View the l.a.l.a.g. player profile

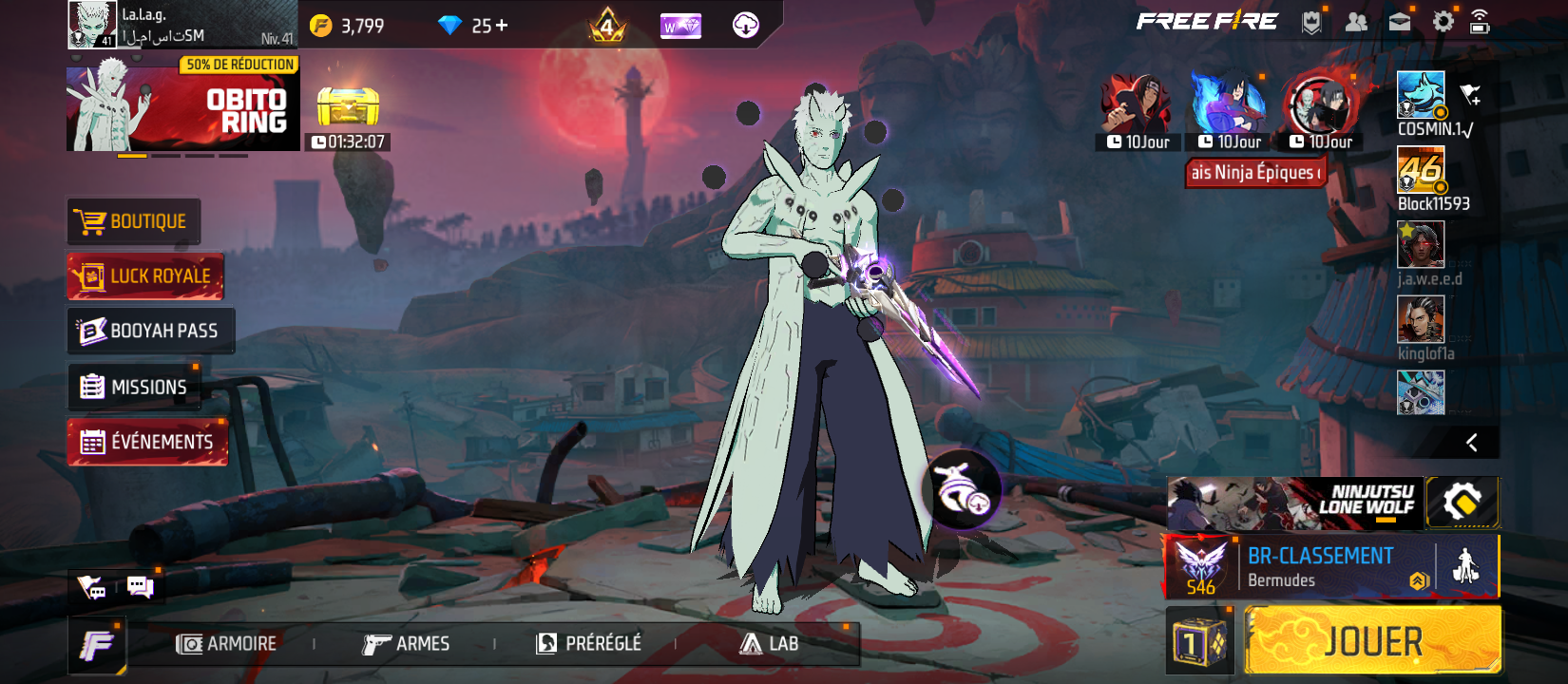point(181,25)
